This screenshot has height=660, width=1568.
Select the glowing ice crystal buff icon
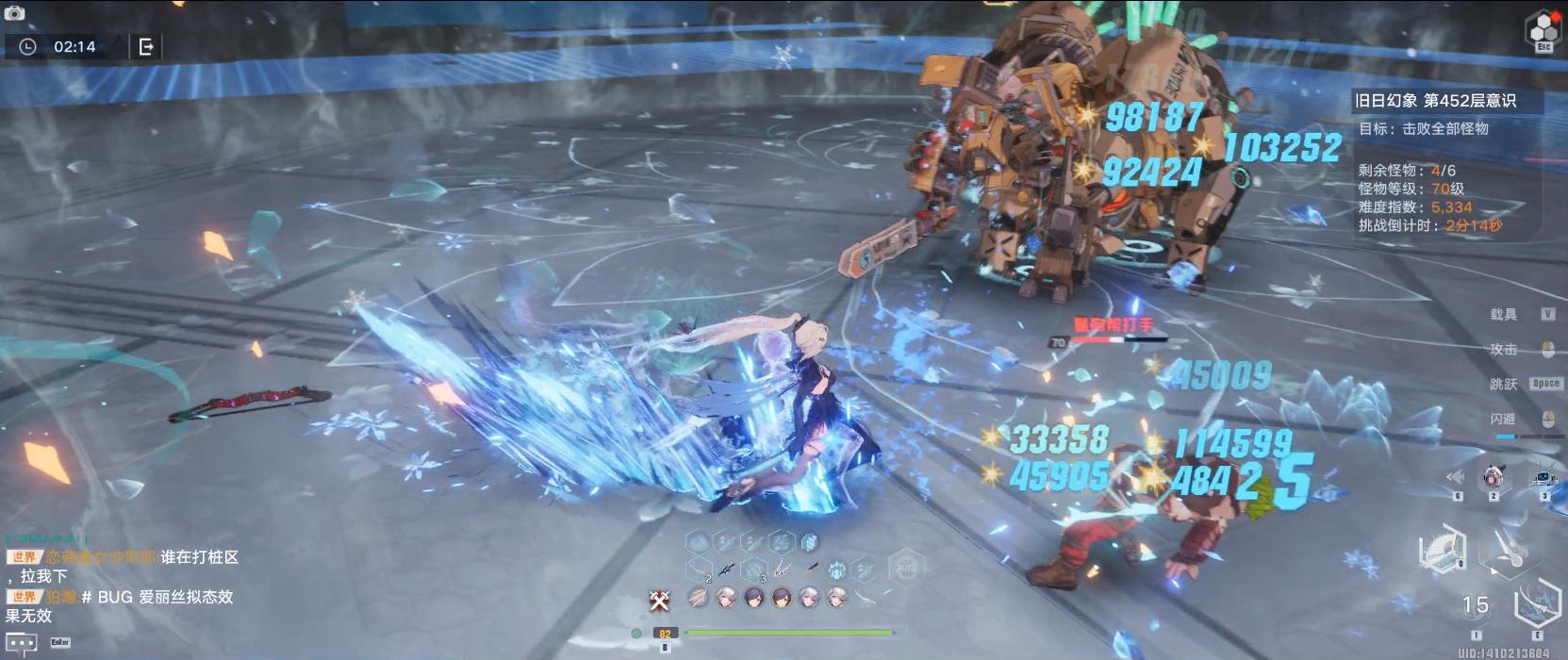pyautogui.click(x=809, y=542)
